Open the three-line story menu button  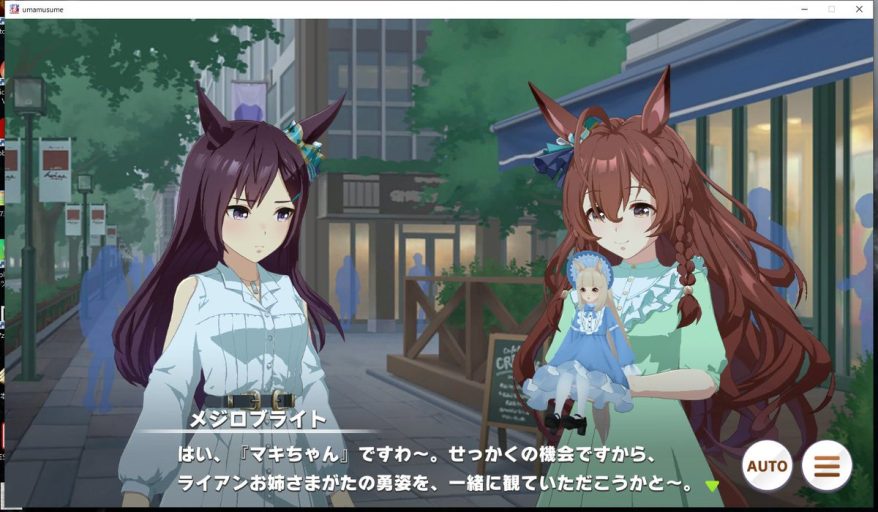[827, 465]
